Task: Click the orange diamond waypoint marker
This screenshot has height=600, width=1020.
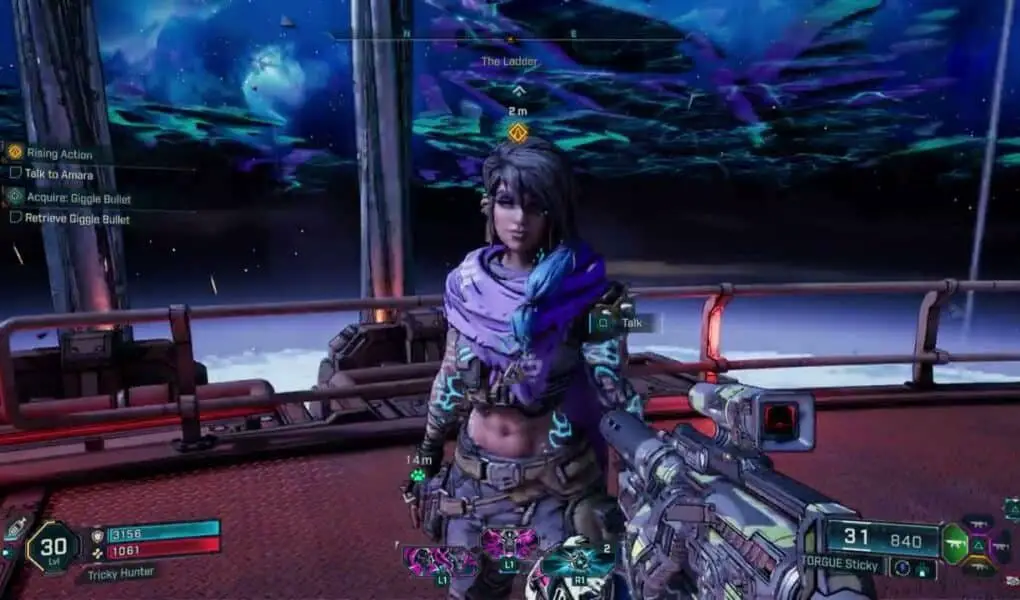Action: (517, 132)
